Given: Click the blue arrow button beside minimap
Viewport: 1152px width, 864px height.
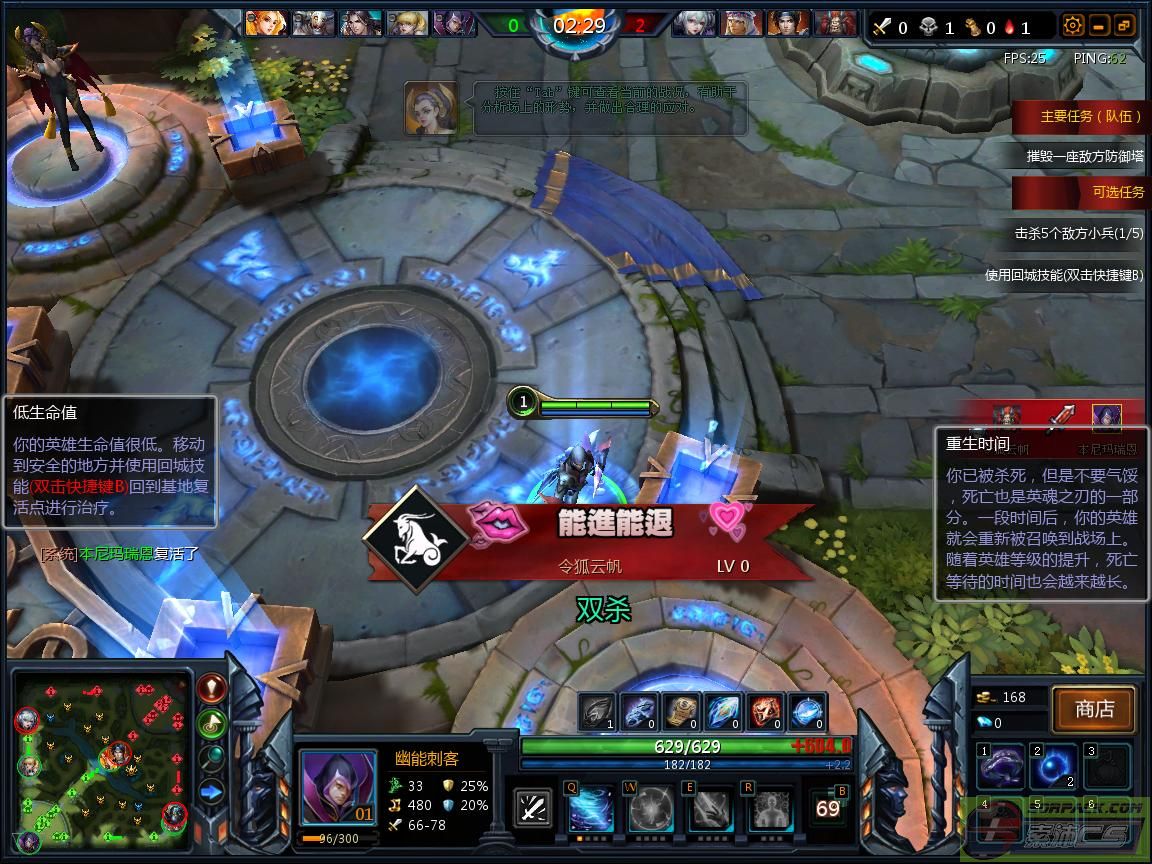Looking at the screenshot, I should tap(211, 792).
